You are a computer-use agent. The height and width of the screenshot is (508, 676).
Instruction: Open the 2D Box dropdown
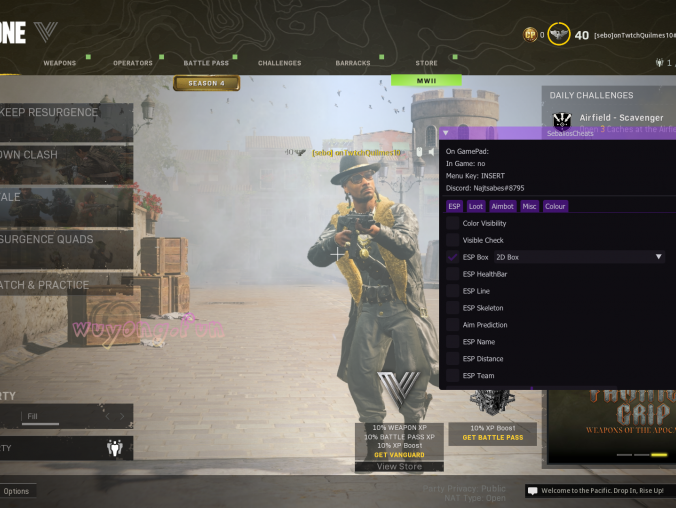(579, 257)
